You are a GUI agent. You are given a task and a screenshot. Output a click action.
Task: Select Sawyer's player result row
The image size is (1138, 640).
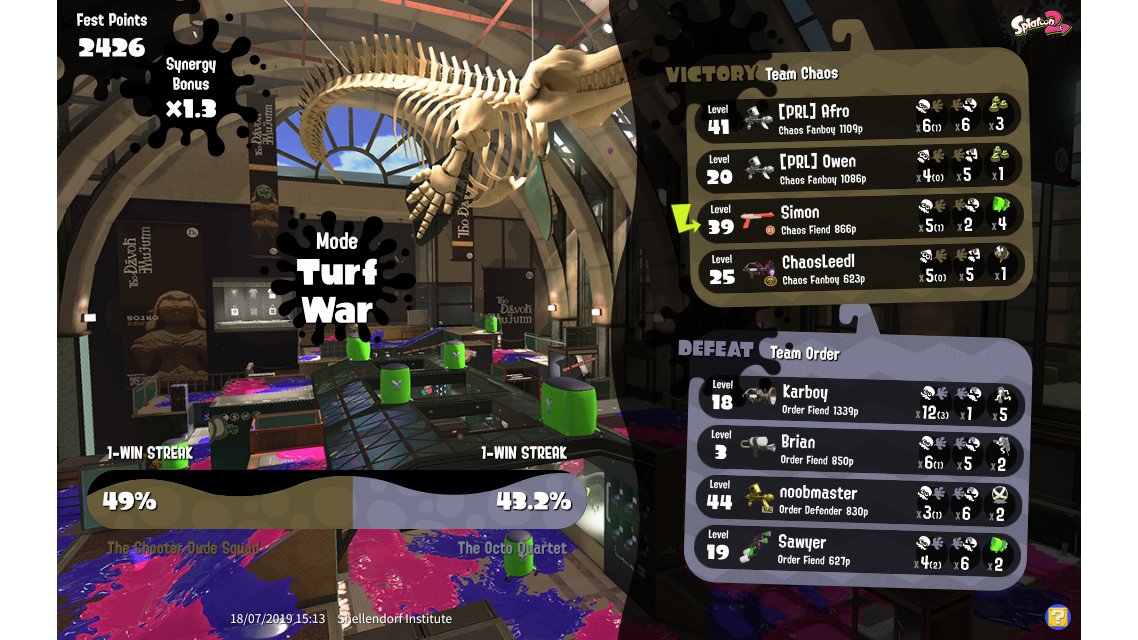(x=858, y=550)
